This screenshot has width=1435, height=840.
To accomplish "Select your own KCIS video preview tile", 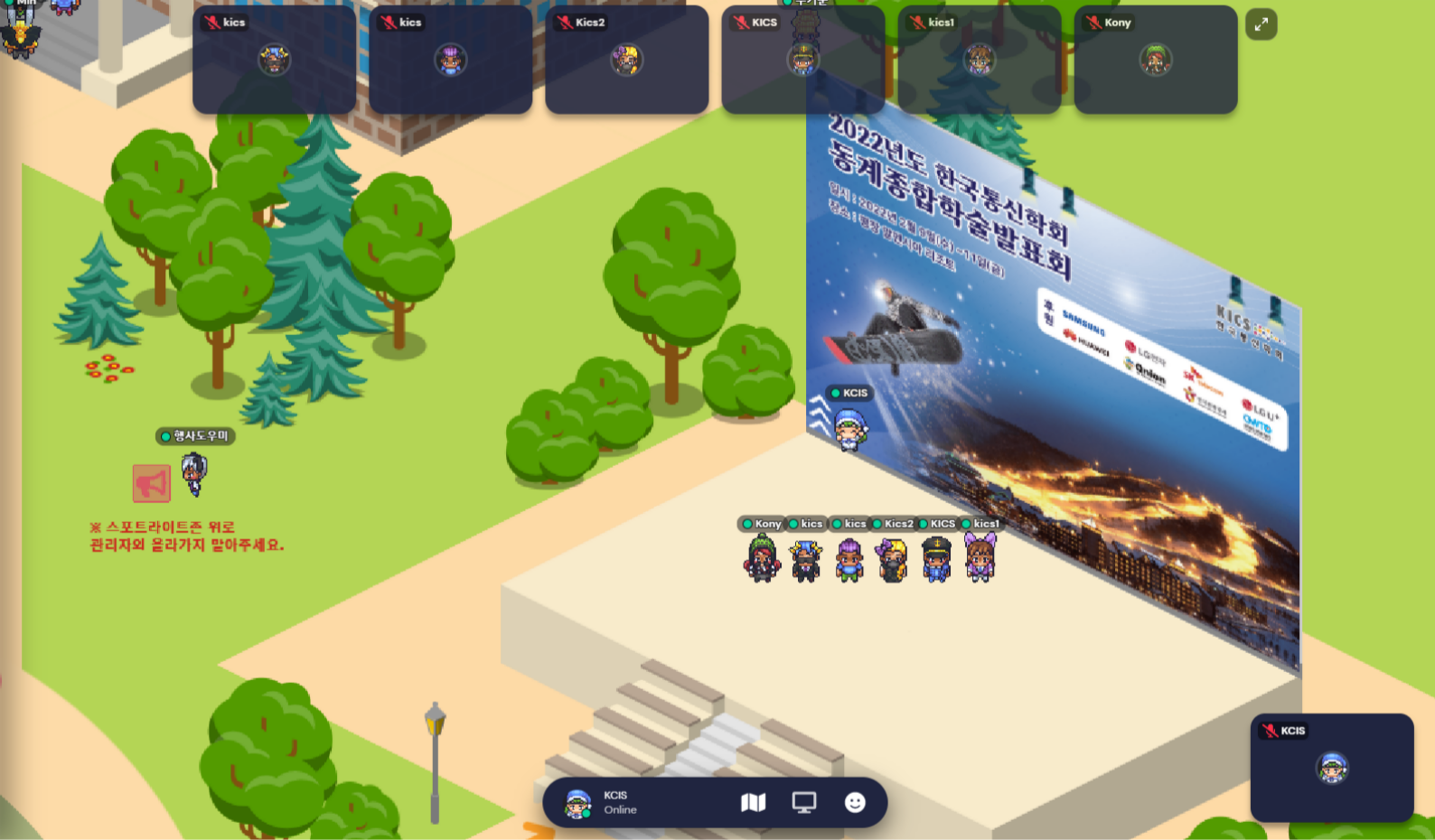I will tap(1331, 768).
